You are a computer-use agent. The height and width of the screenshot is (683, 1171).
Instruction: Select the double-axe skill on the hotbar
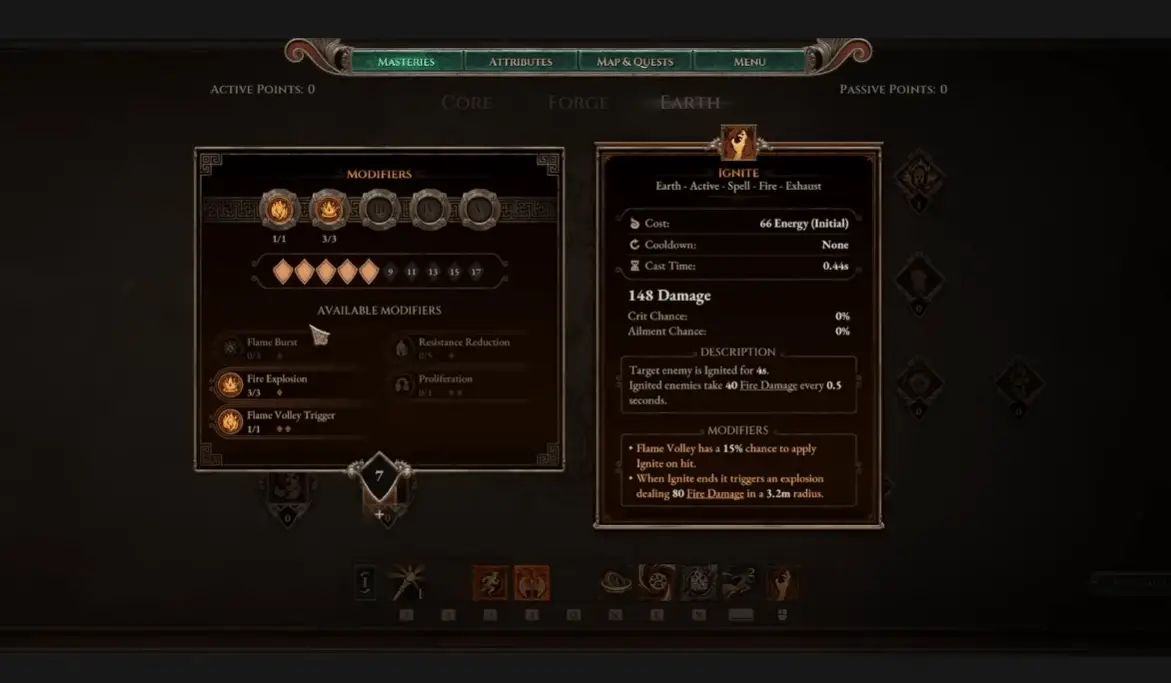532,583
